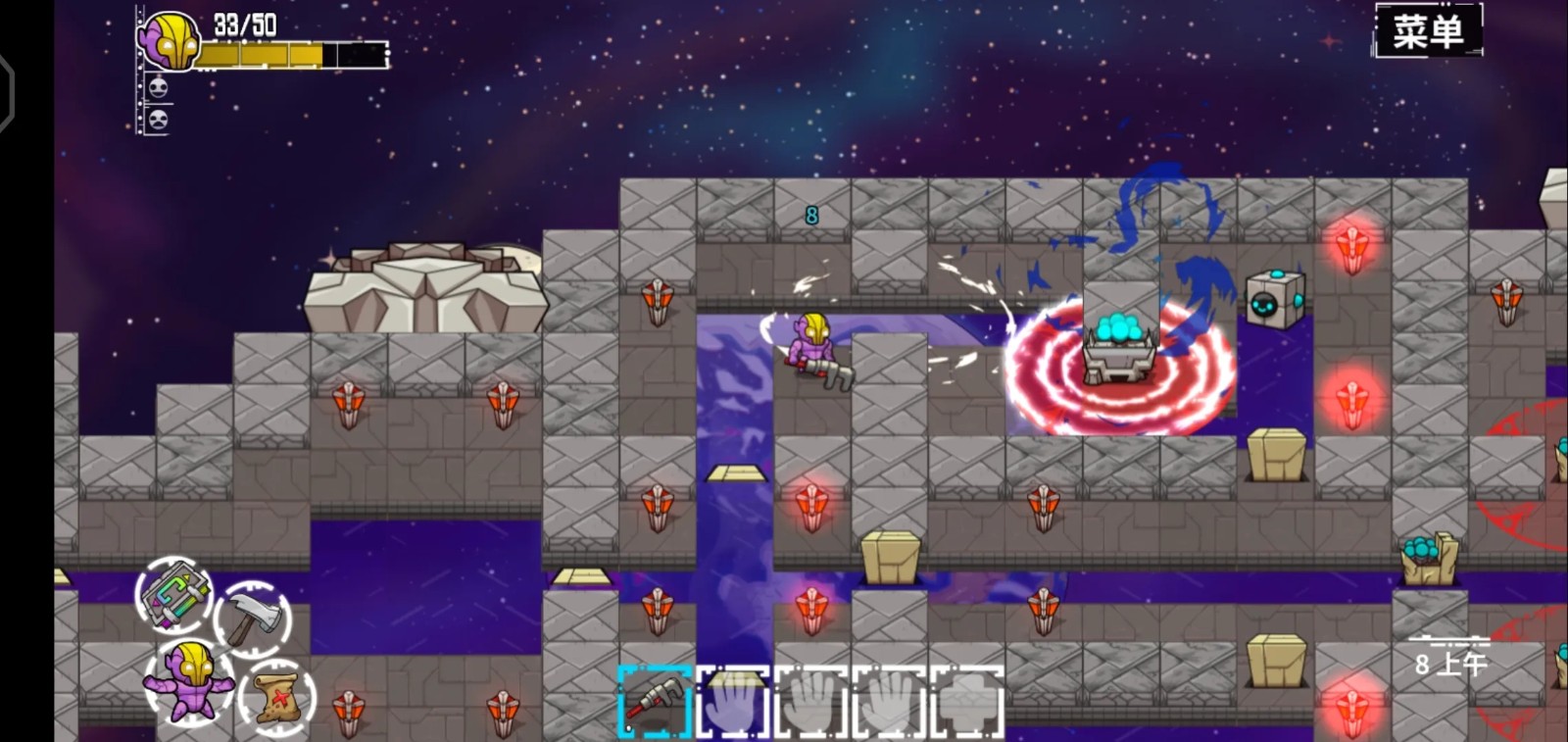This screenshot has width=1568, height=742.
Task: Choose the plus-shaped hotbar slot
Action: pos(968,701)
